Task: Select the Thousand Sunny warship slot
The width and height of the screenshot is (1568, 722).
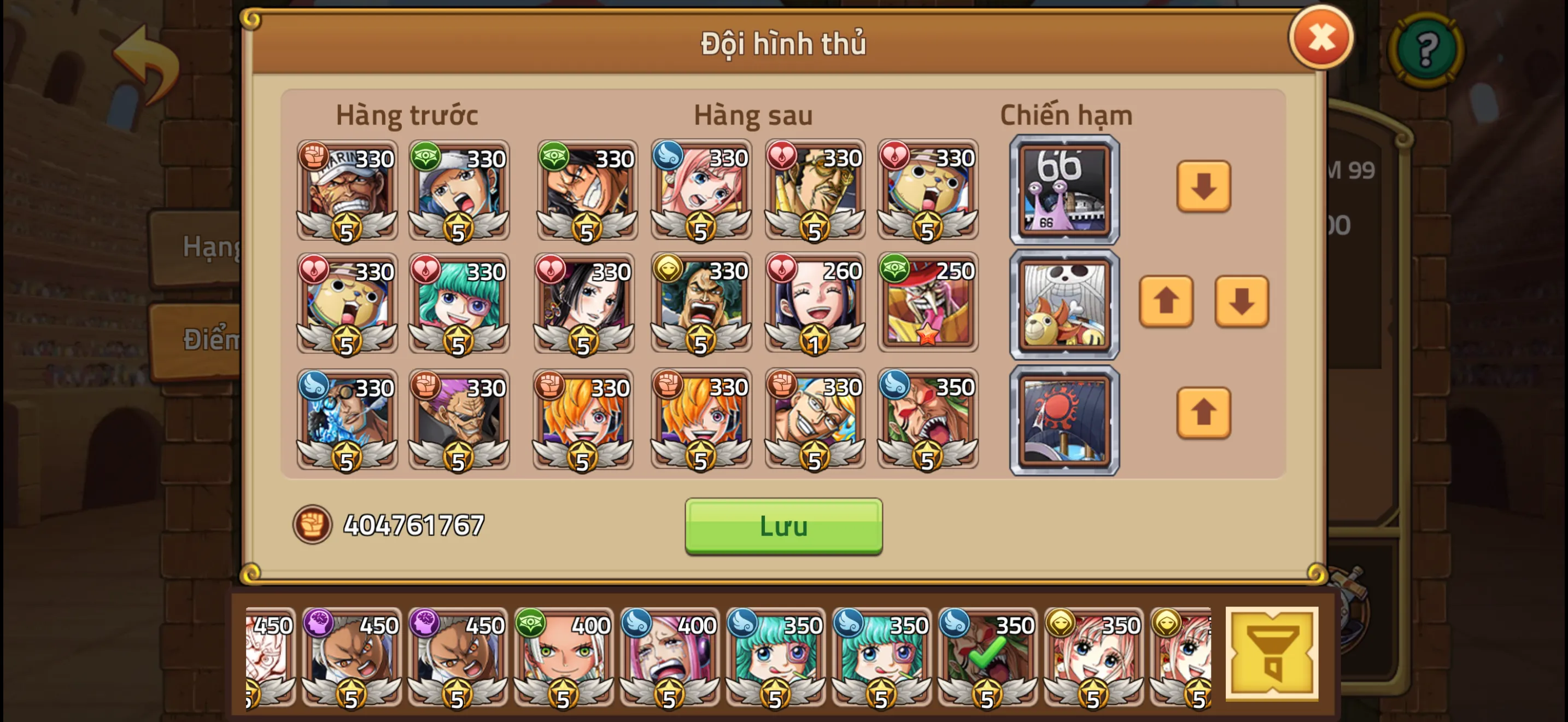Action: coord(1064,304)
